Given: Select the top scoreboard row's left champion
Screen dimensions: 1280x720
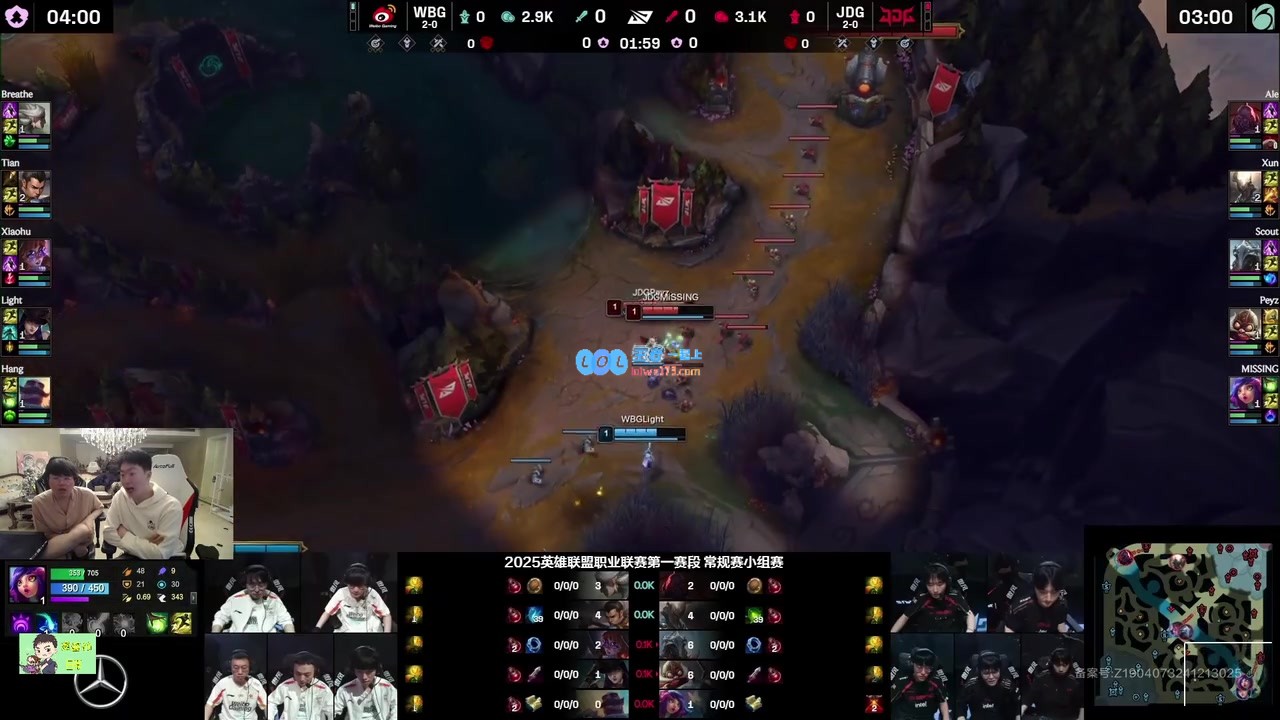Looking at the screenshot, I should [x=613, y=586].
